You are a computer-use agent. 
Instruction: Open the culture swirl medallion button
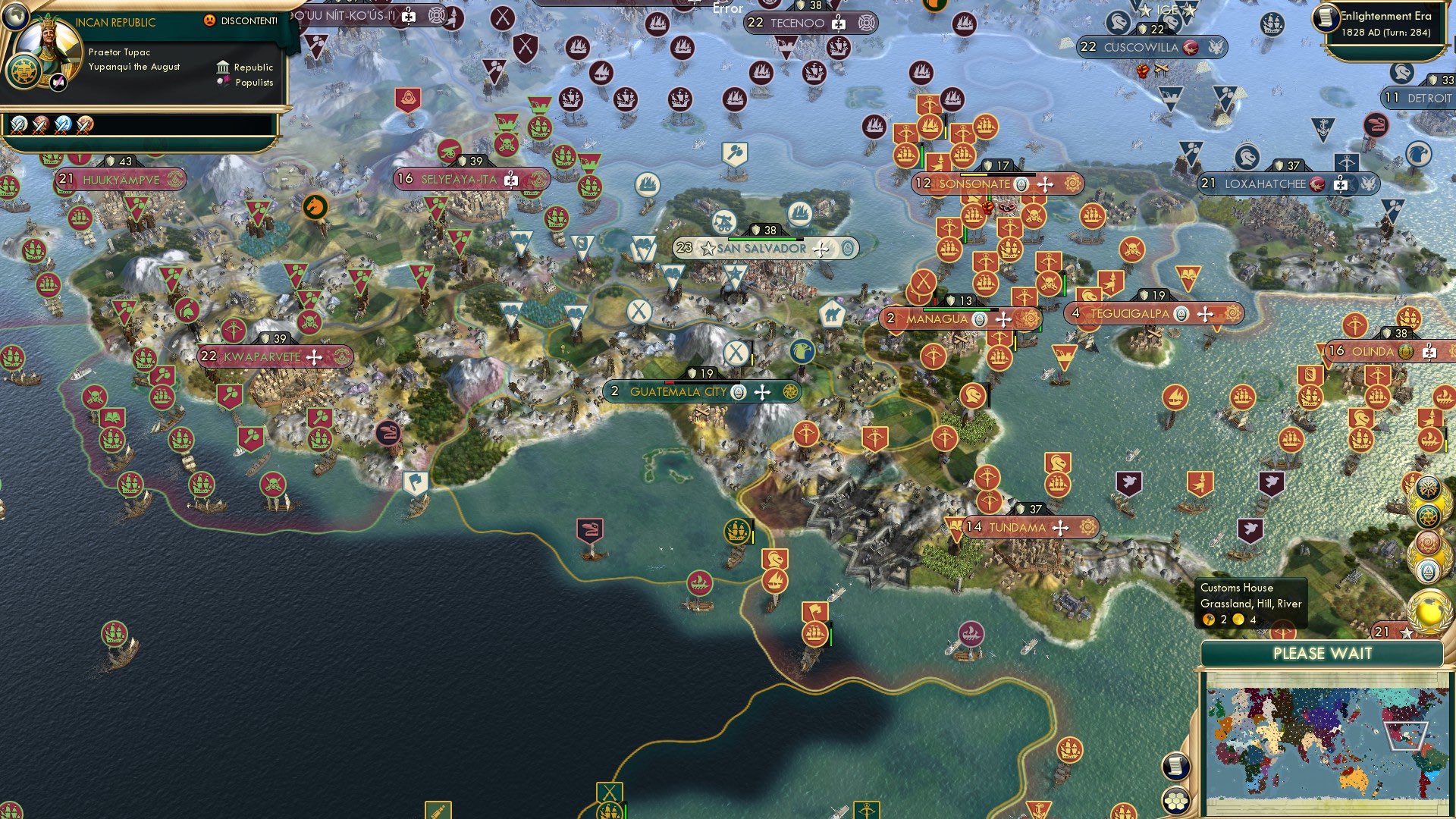(1427, 543)
